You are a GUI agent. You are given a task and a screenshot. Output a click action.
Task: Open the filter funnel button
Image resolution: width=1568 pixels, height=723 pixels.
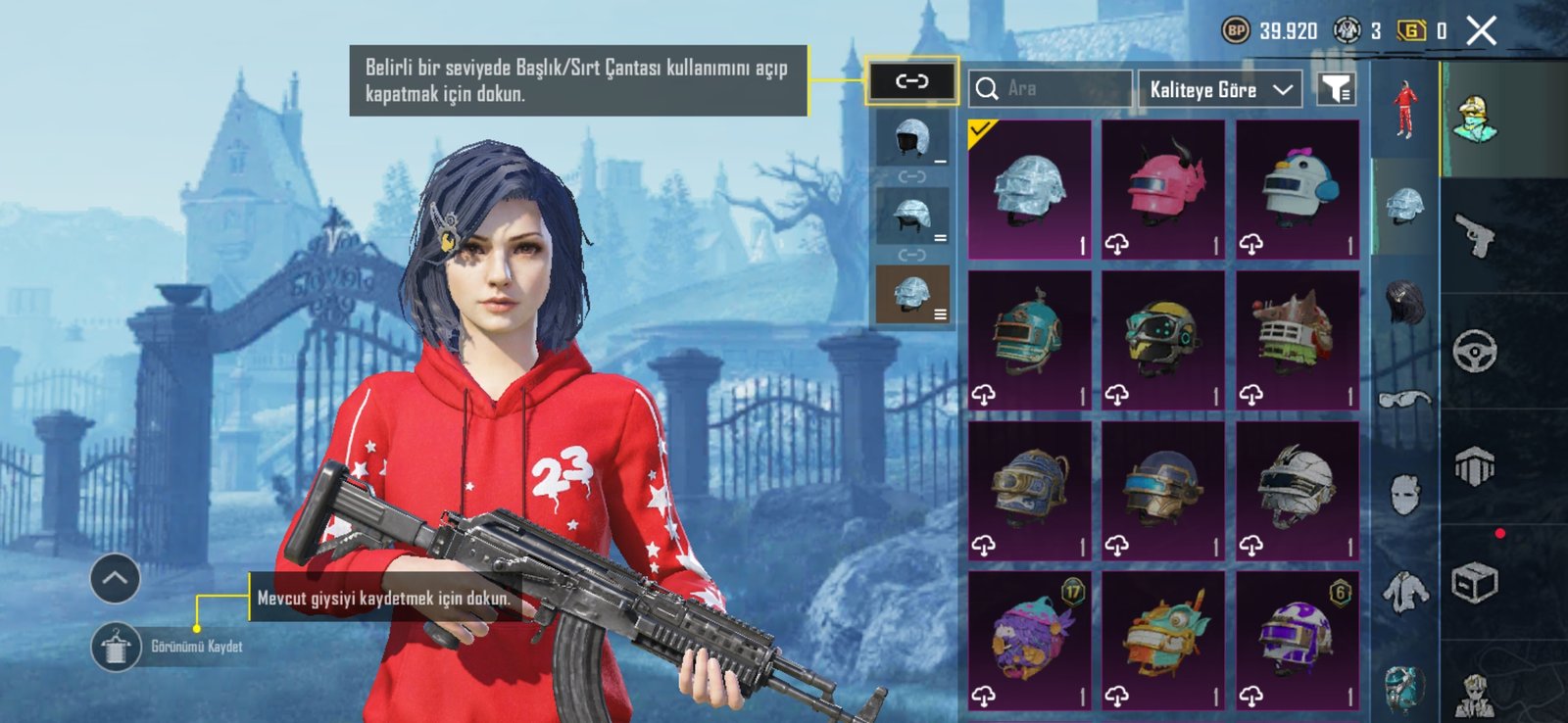pos(1336,89)
